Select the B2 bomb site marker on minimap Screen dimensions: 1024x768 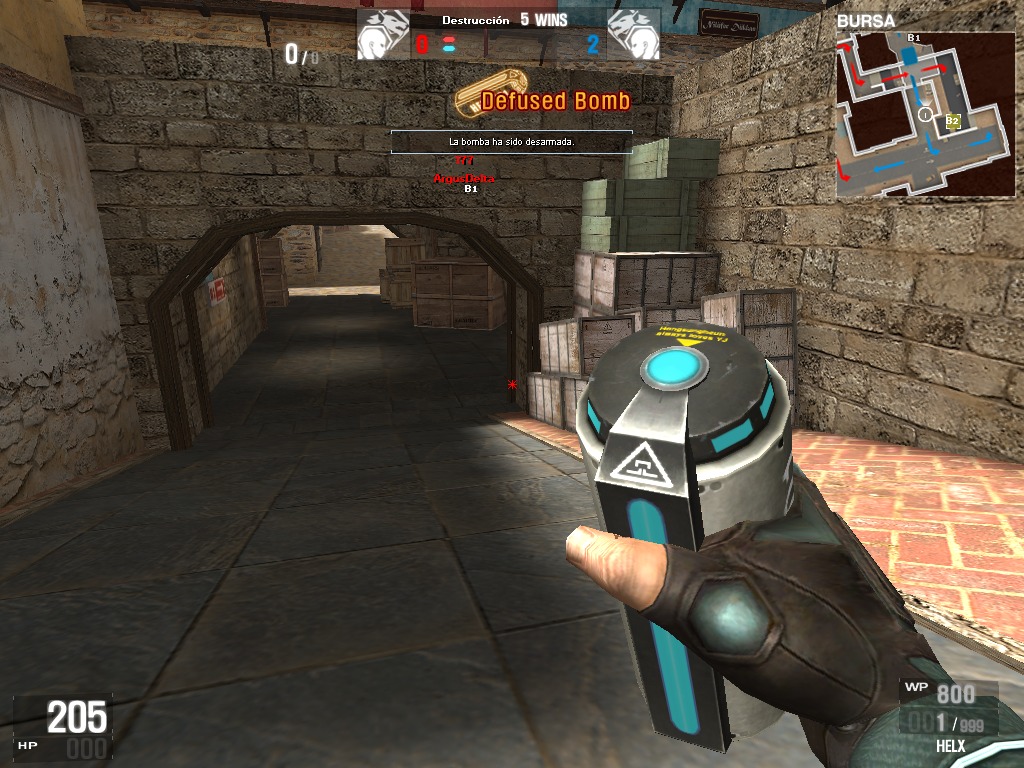click(953, 121)
